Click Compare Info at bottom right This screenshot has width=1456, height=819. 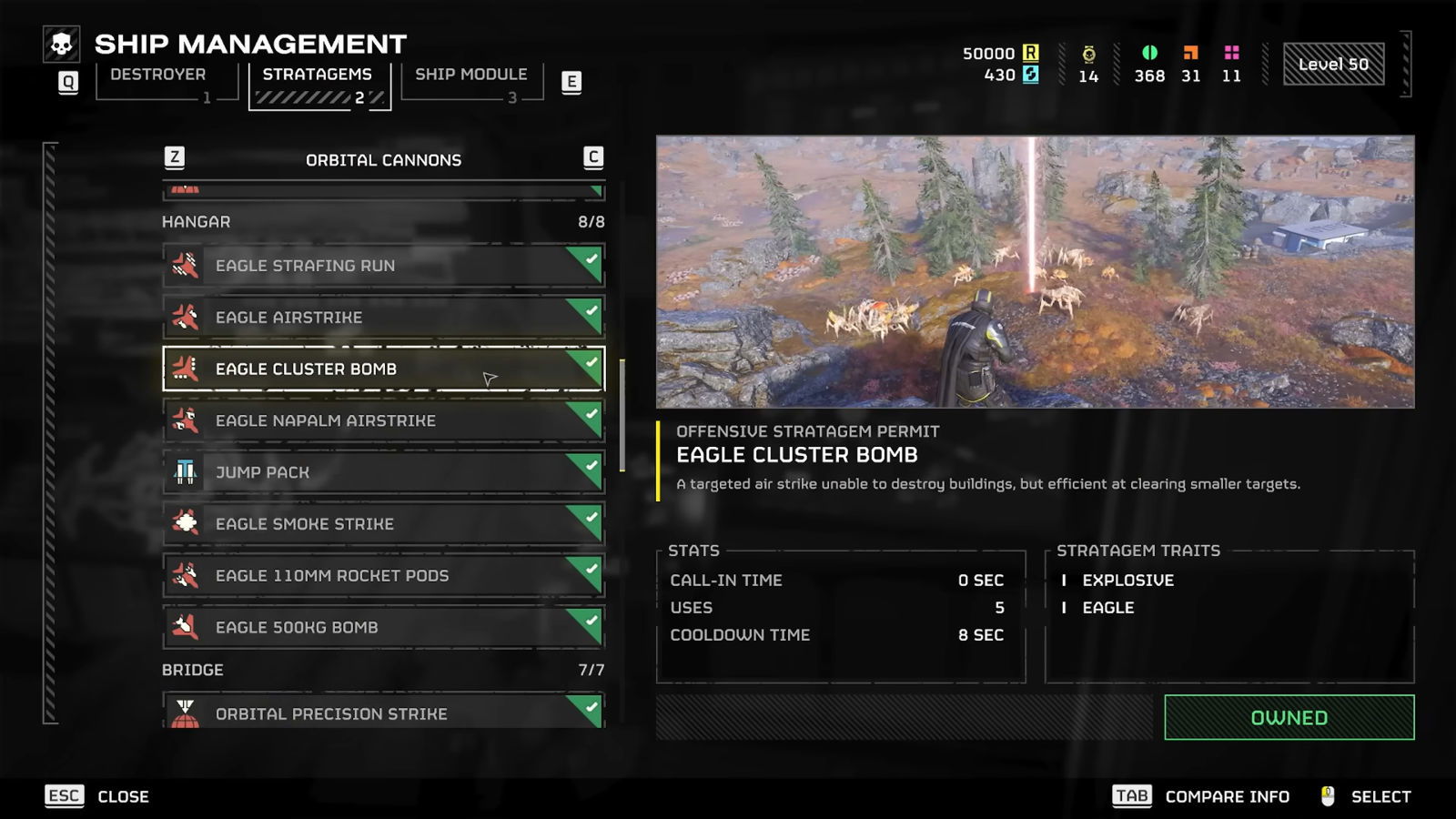pos(1227,796)
